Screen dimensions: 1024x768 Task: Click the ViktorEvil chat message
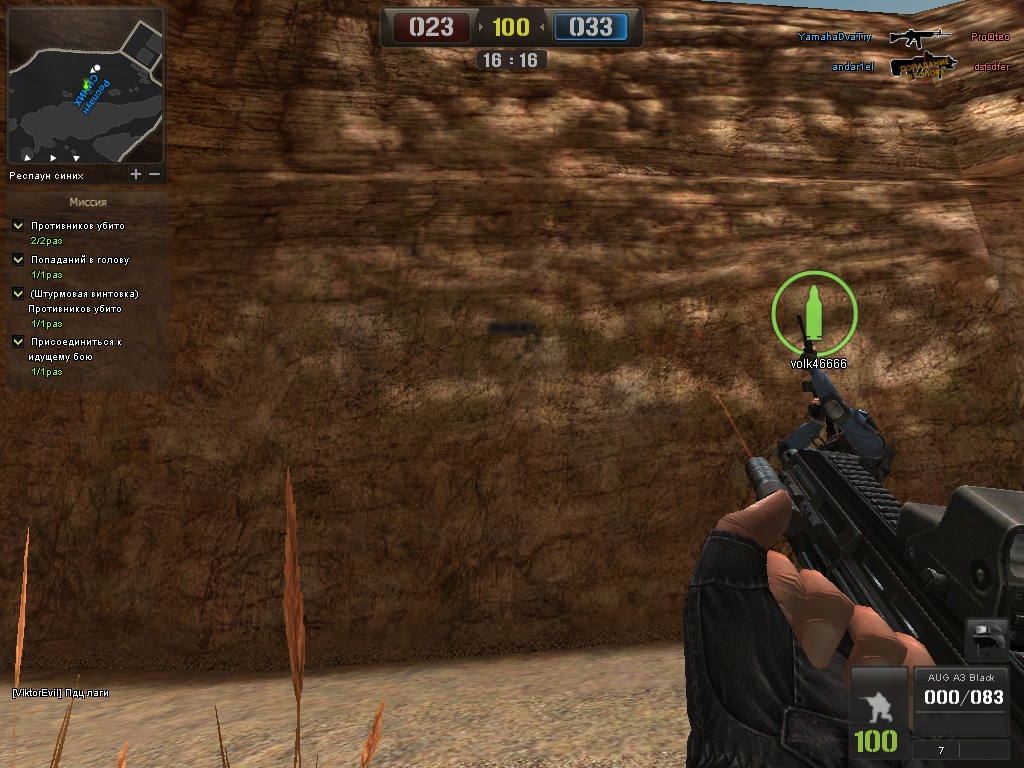(x=60, y=692)
